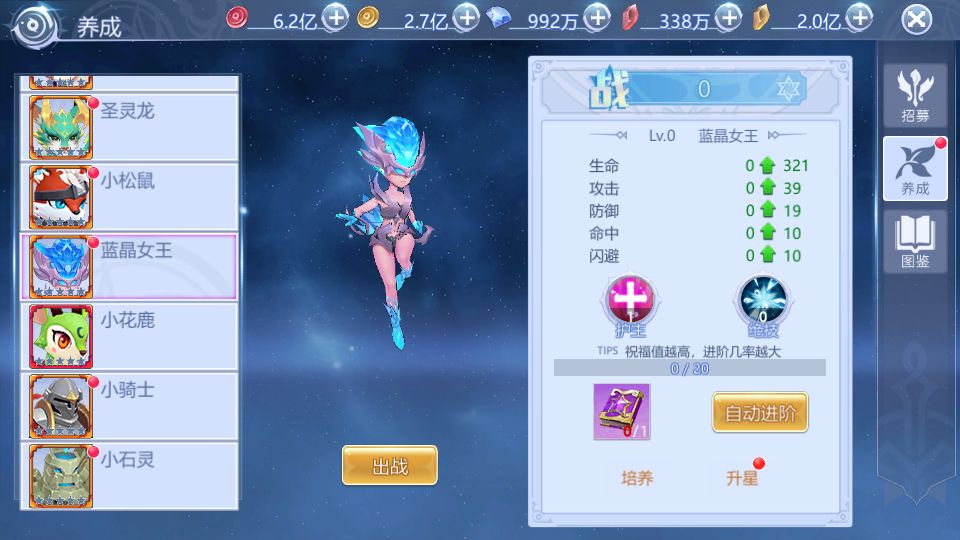Open the 升星 star-up tab
The width and height of the screenshot is (960, 540).
742,478
